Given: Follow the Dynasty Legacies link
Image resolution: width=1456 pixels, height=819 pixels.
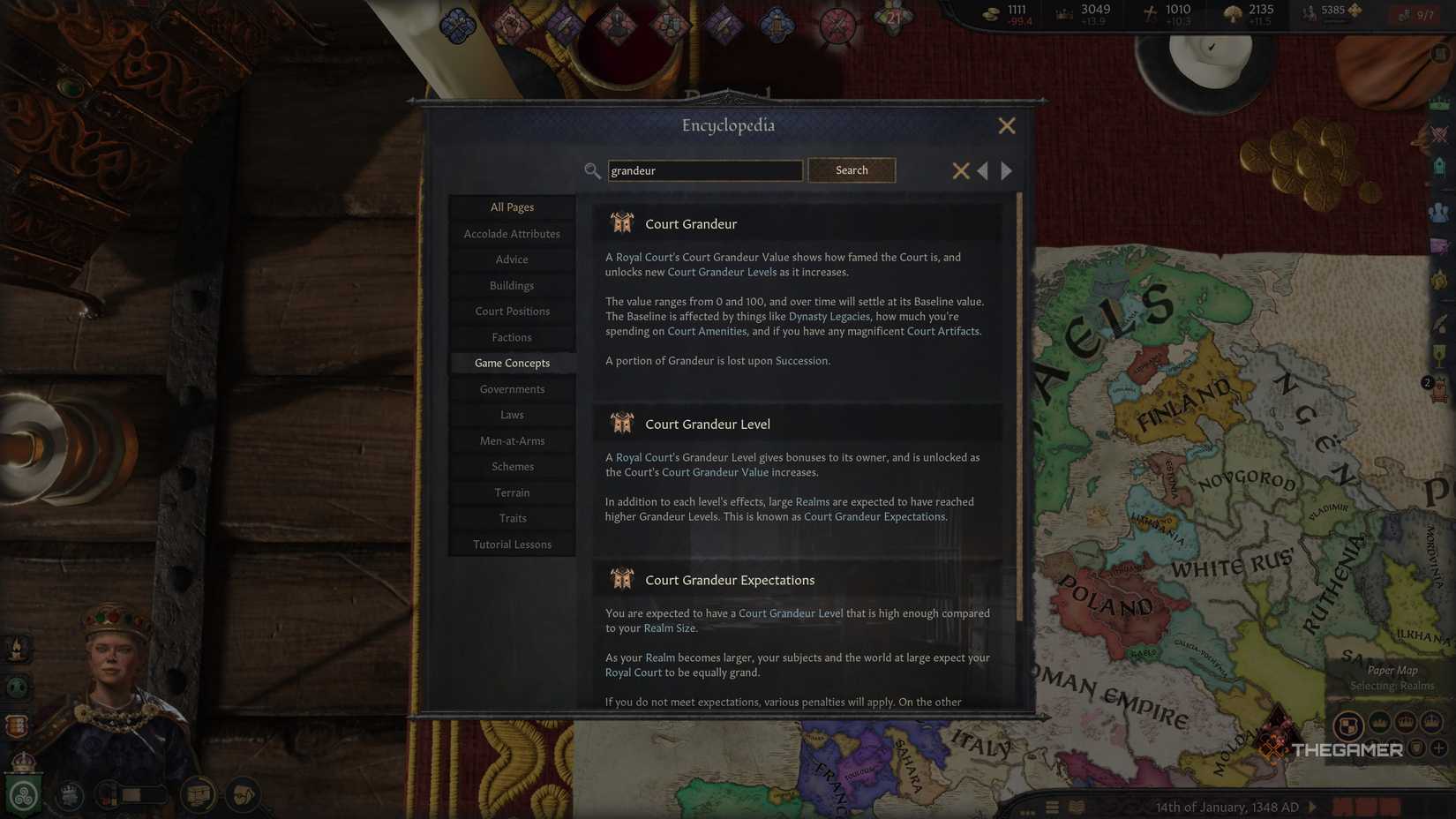Looking at the screenshot, I should coord(828,316).
